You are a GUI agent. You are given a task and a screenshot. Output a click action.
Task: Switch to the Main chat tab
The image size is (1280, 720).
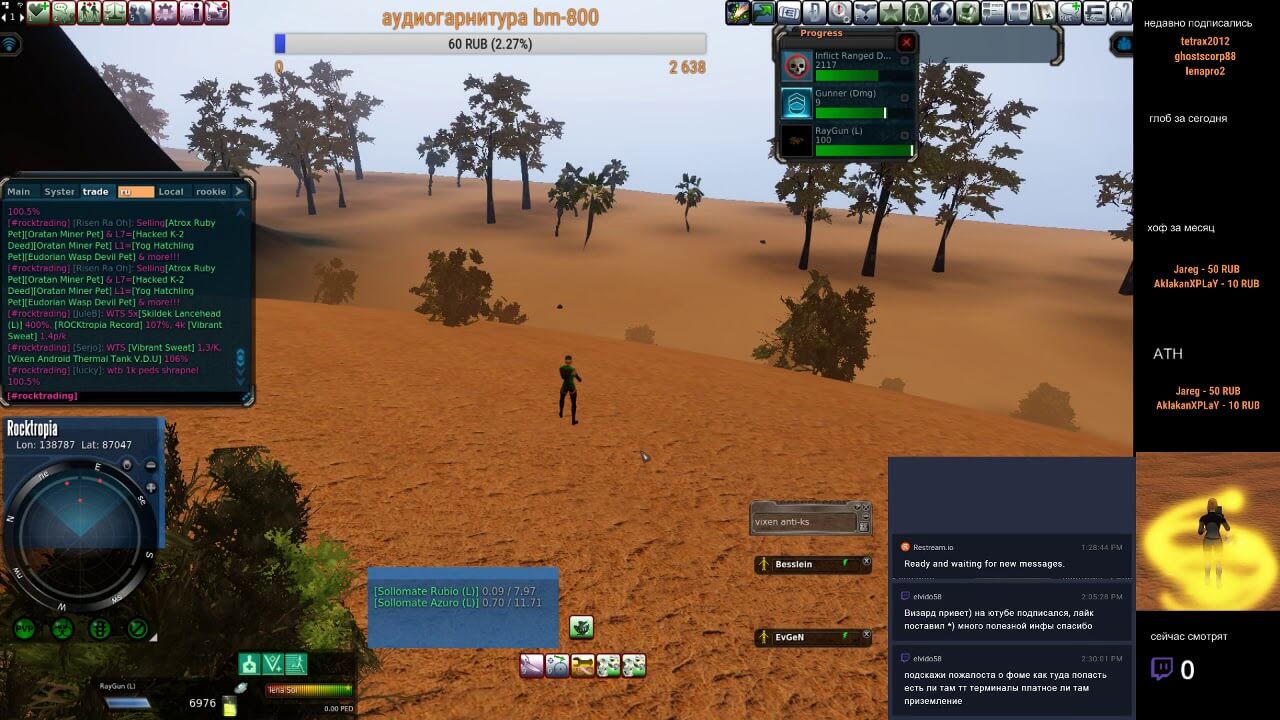(19, 191)
